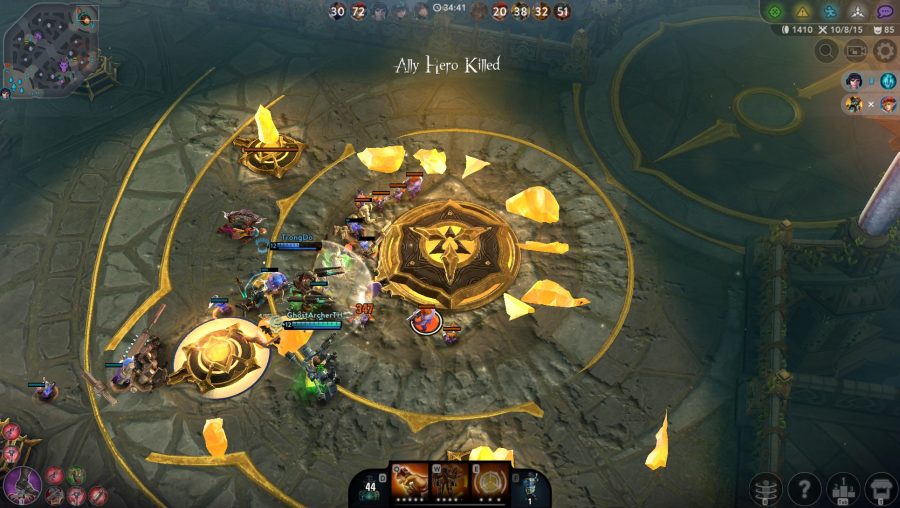900x508 pixels.
Task: Send the yellow warning ping
Action: click(802, 12)
